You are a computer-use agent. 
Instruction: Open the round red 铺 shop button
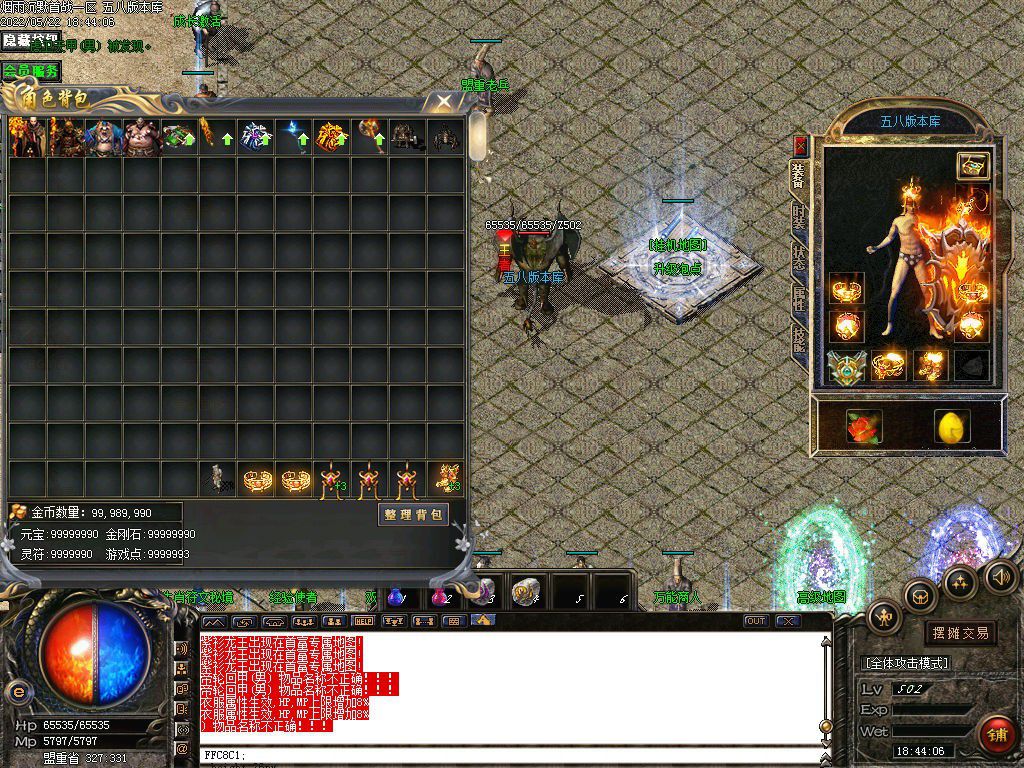point(996,733)
